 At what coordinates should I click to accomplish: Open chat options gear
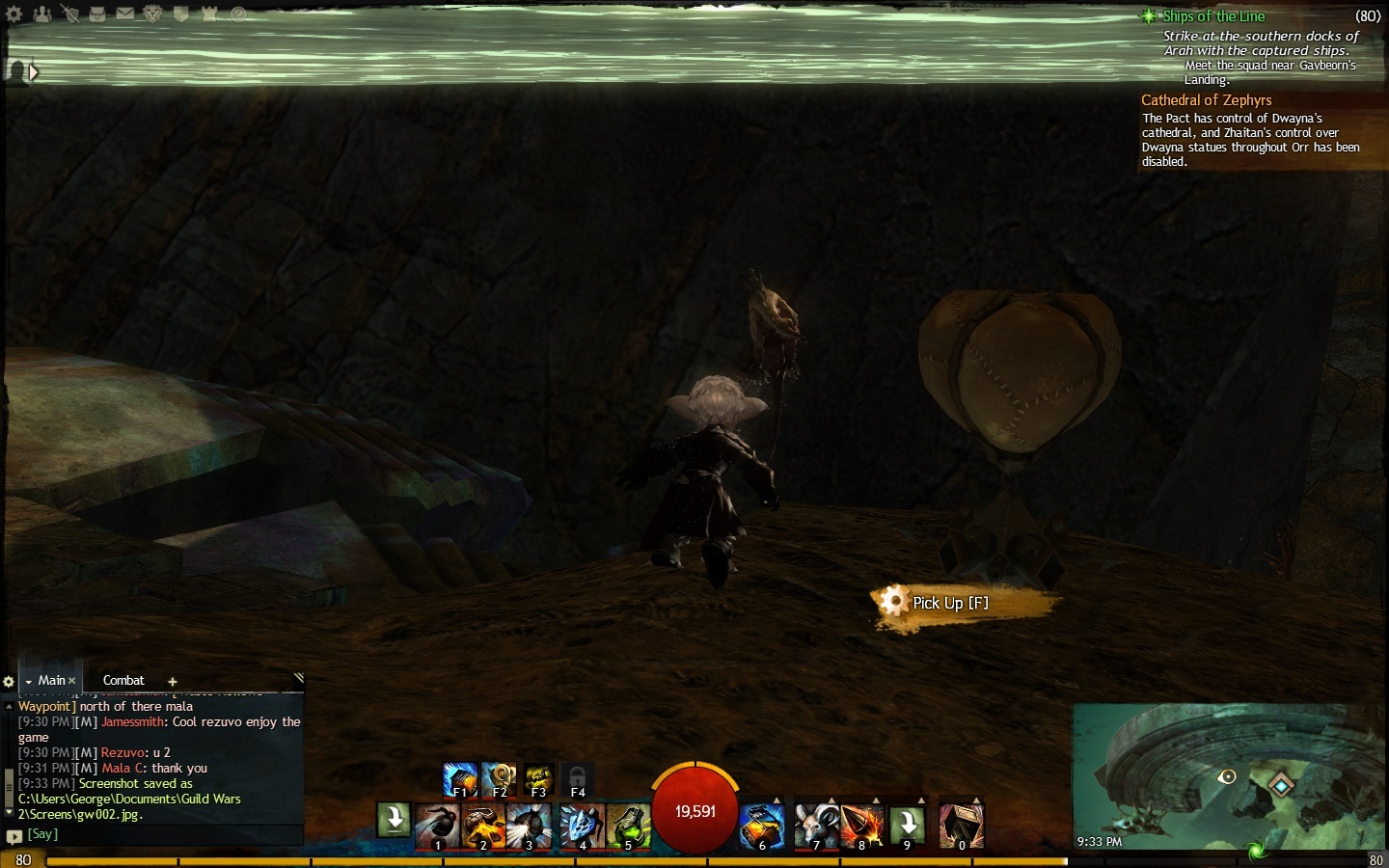tap(9, 682)
